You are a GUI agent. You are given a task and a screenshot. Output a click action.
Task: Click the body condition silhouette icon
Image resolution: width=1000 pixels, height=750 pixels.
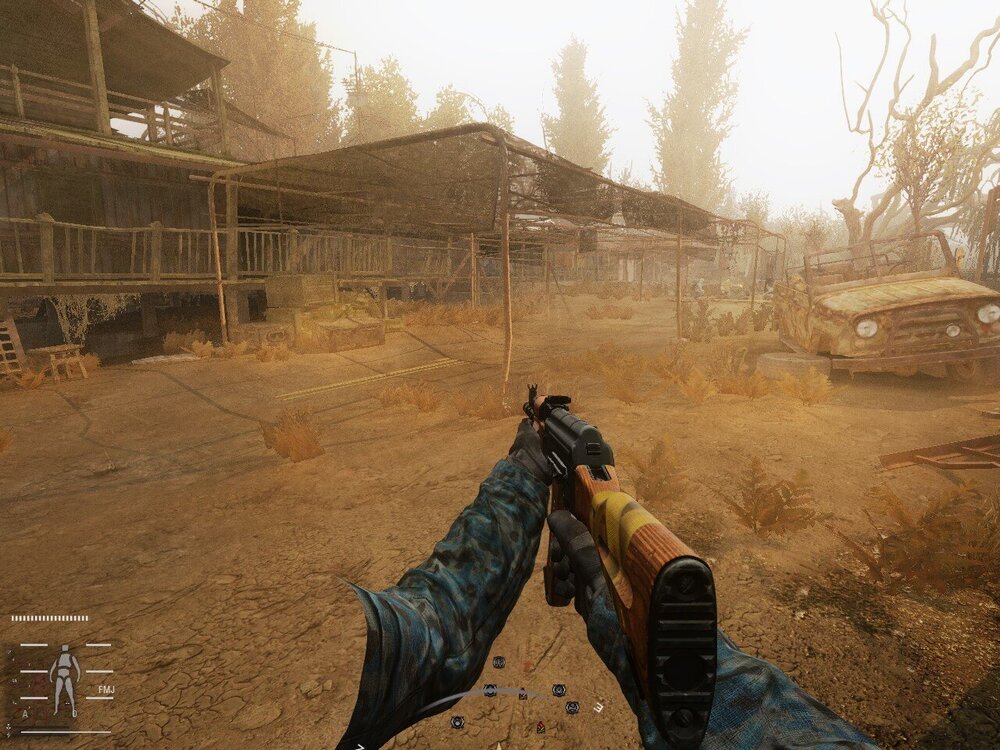point(66,678)
